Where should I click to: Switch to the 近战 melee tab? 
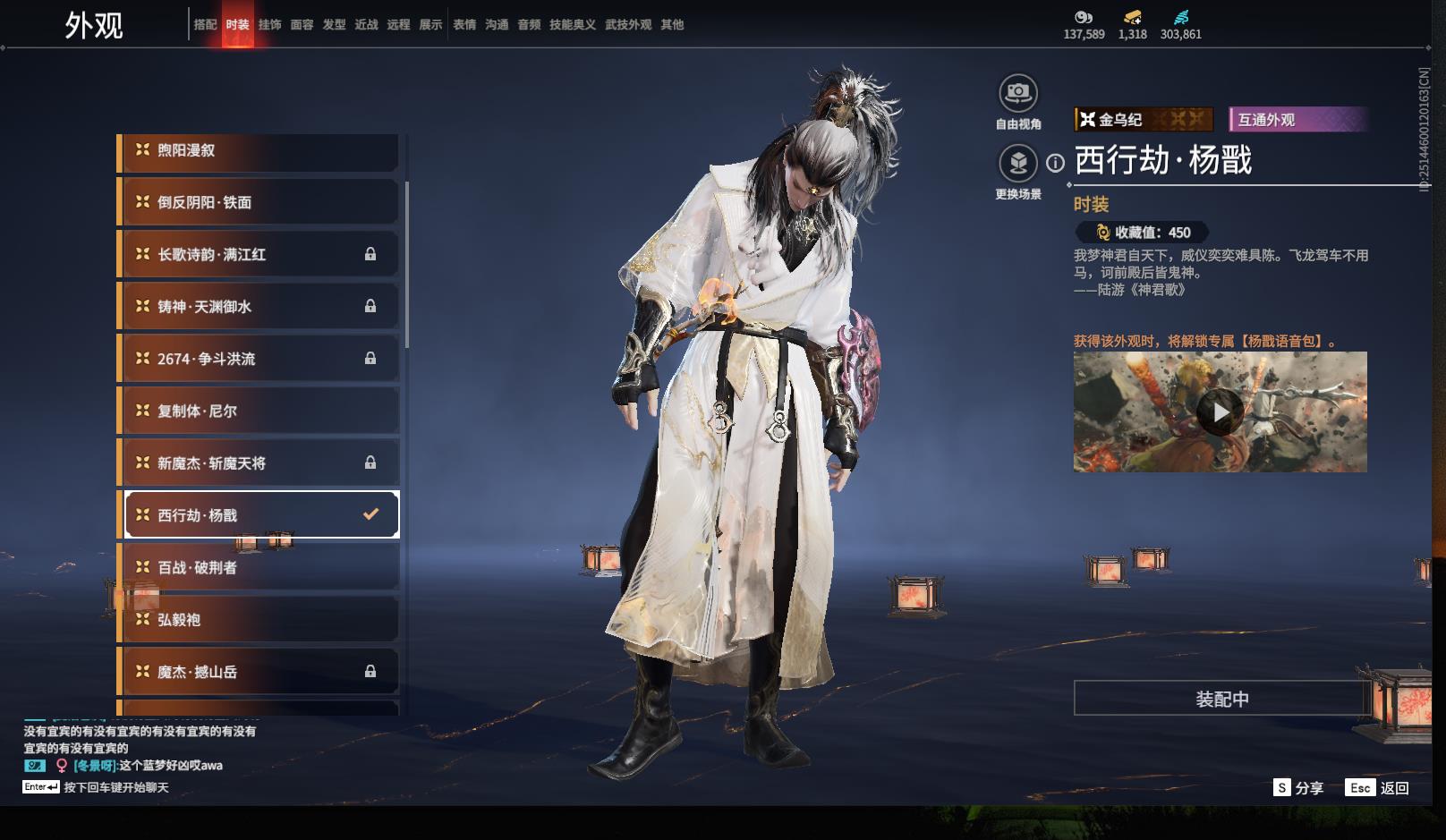(366, 25)
